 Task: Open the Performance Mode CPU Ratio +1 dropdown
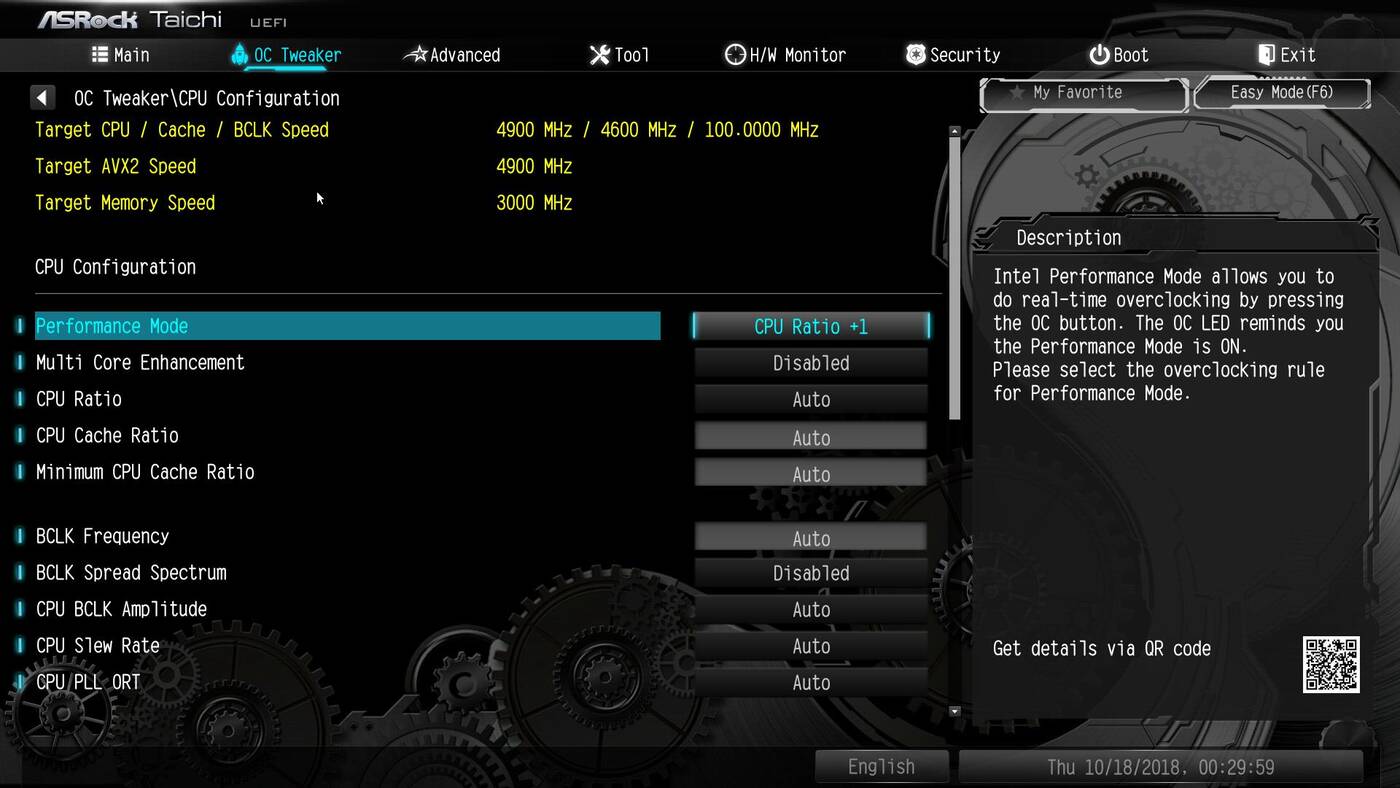811,326
